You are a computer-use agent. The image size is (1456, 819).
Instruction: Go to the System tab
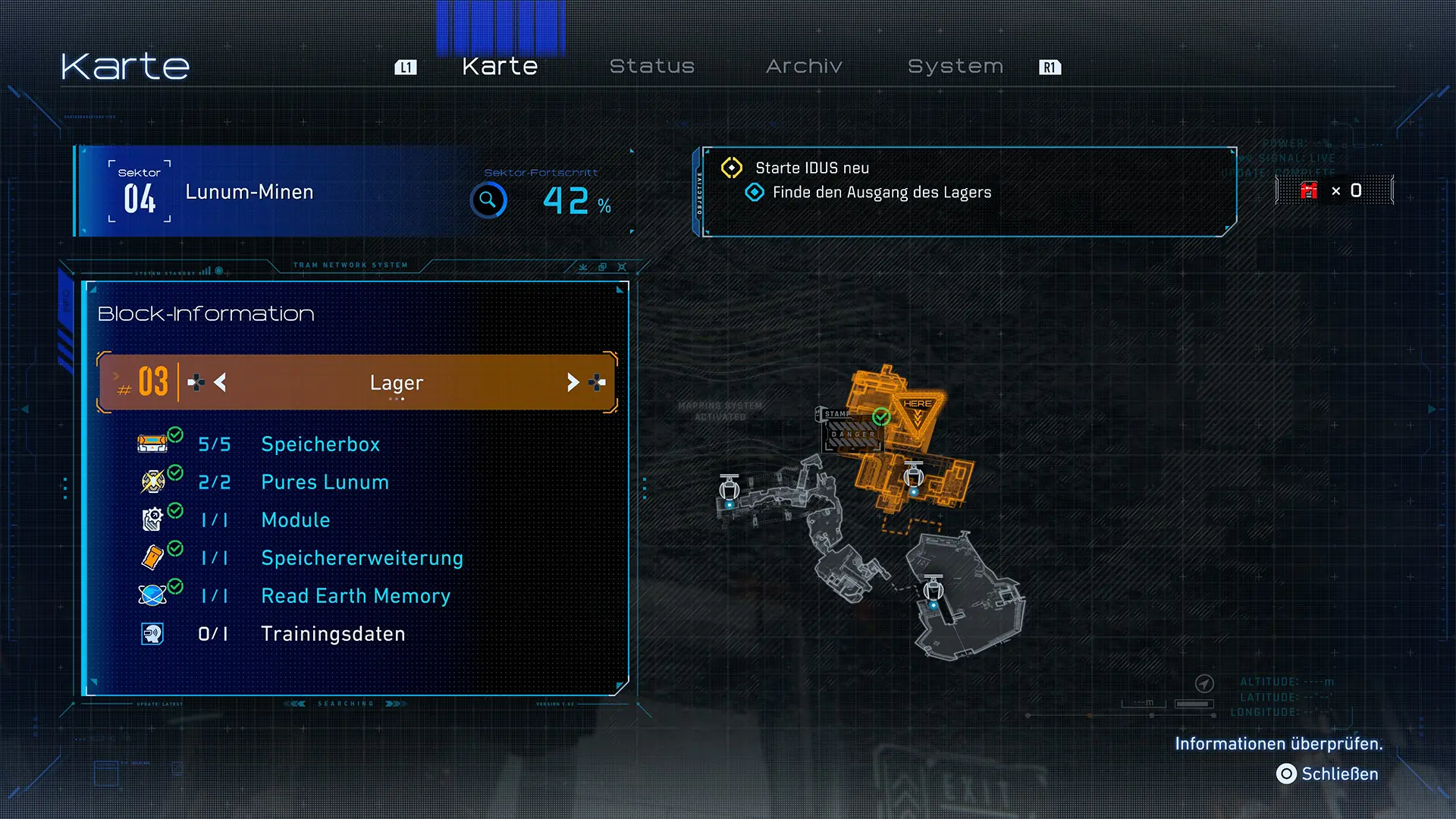955,67
